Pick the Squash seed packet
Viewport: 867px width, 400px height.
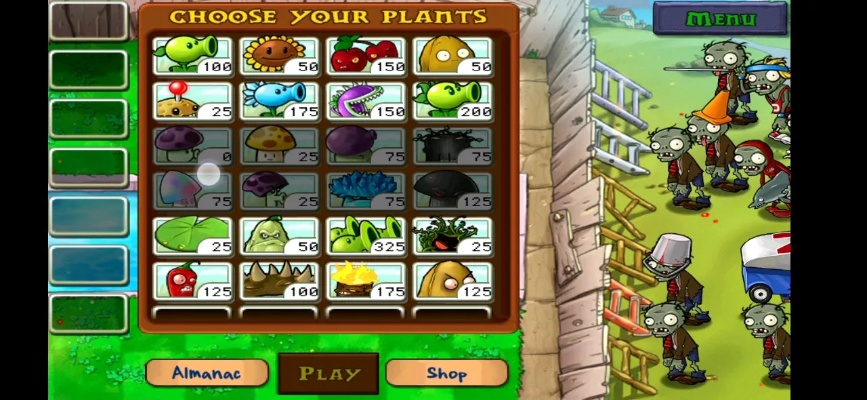(x=279, y=235)
